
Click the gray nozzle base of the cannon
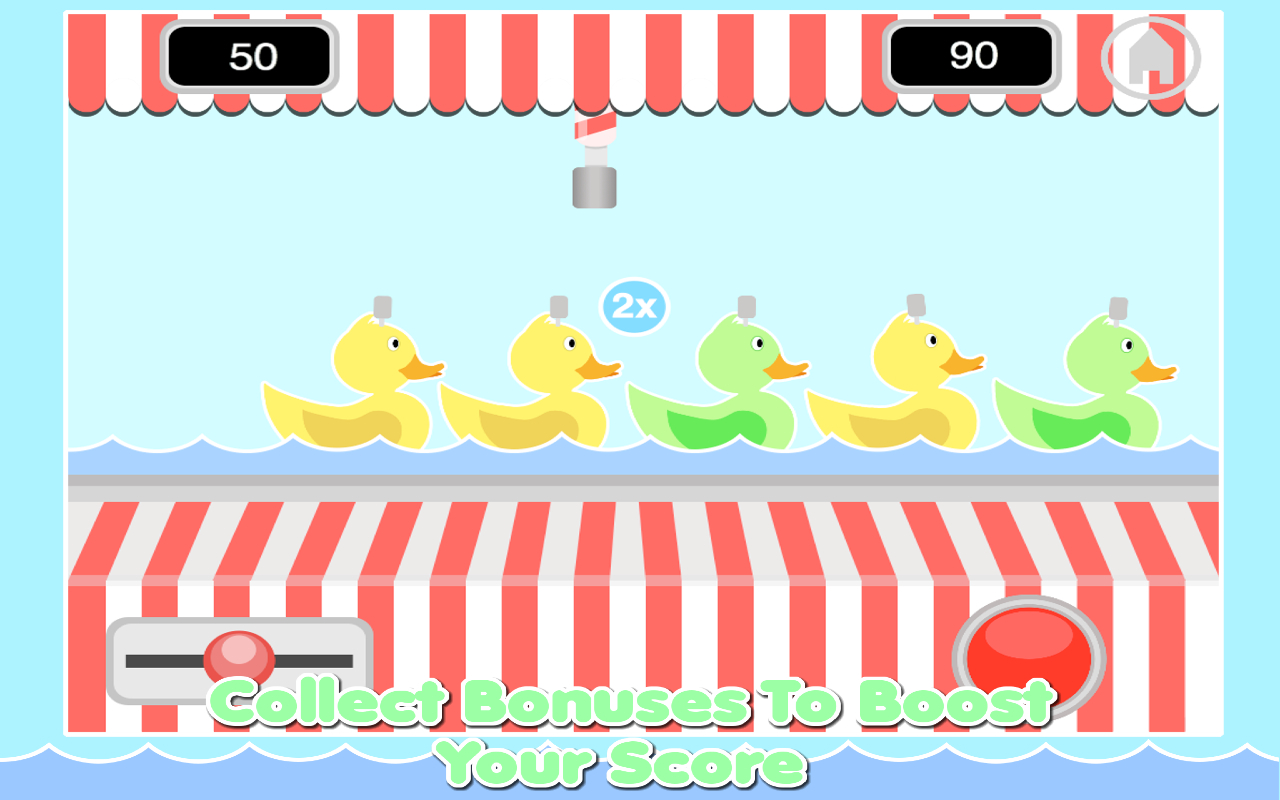point(592,188)
